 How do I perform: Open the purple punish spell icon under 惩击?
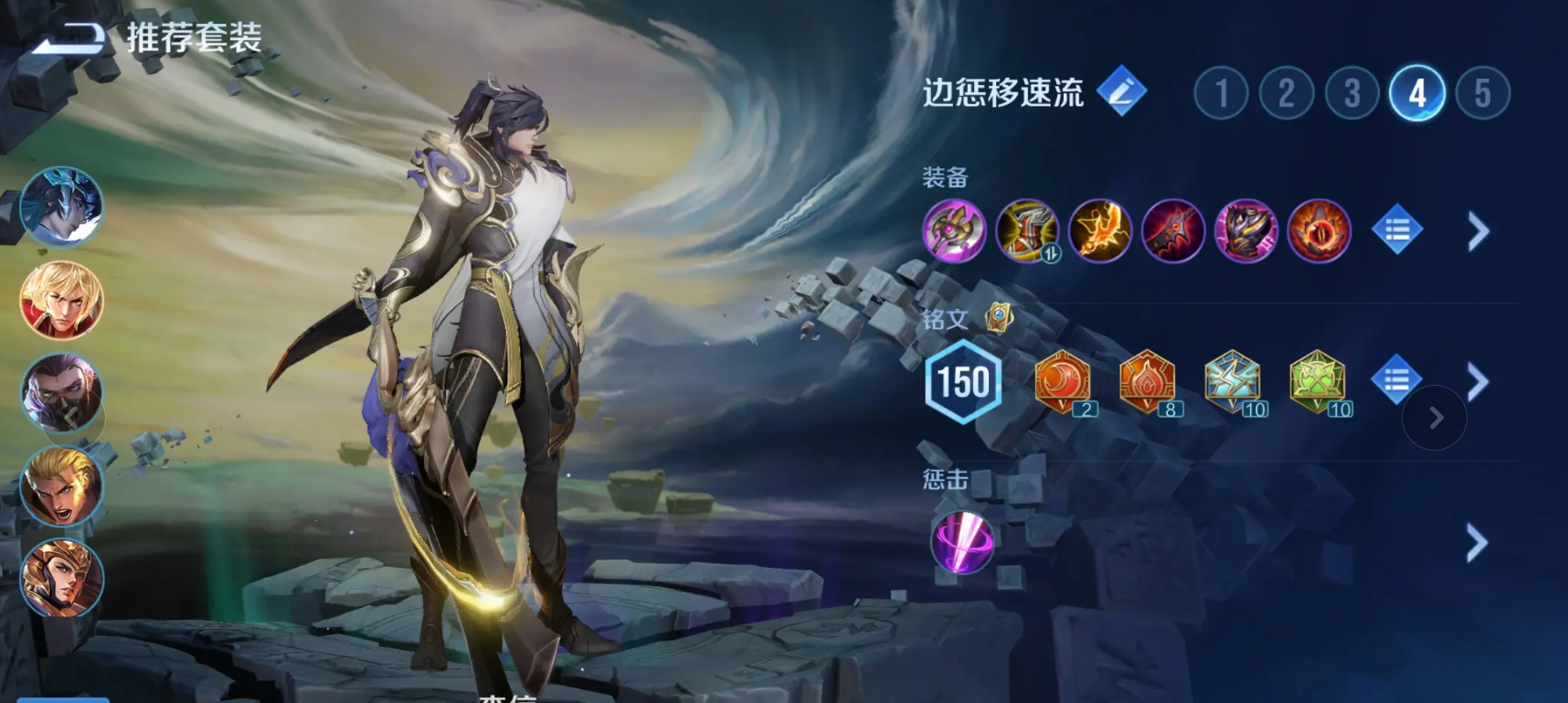[964, 541]
